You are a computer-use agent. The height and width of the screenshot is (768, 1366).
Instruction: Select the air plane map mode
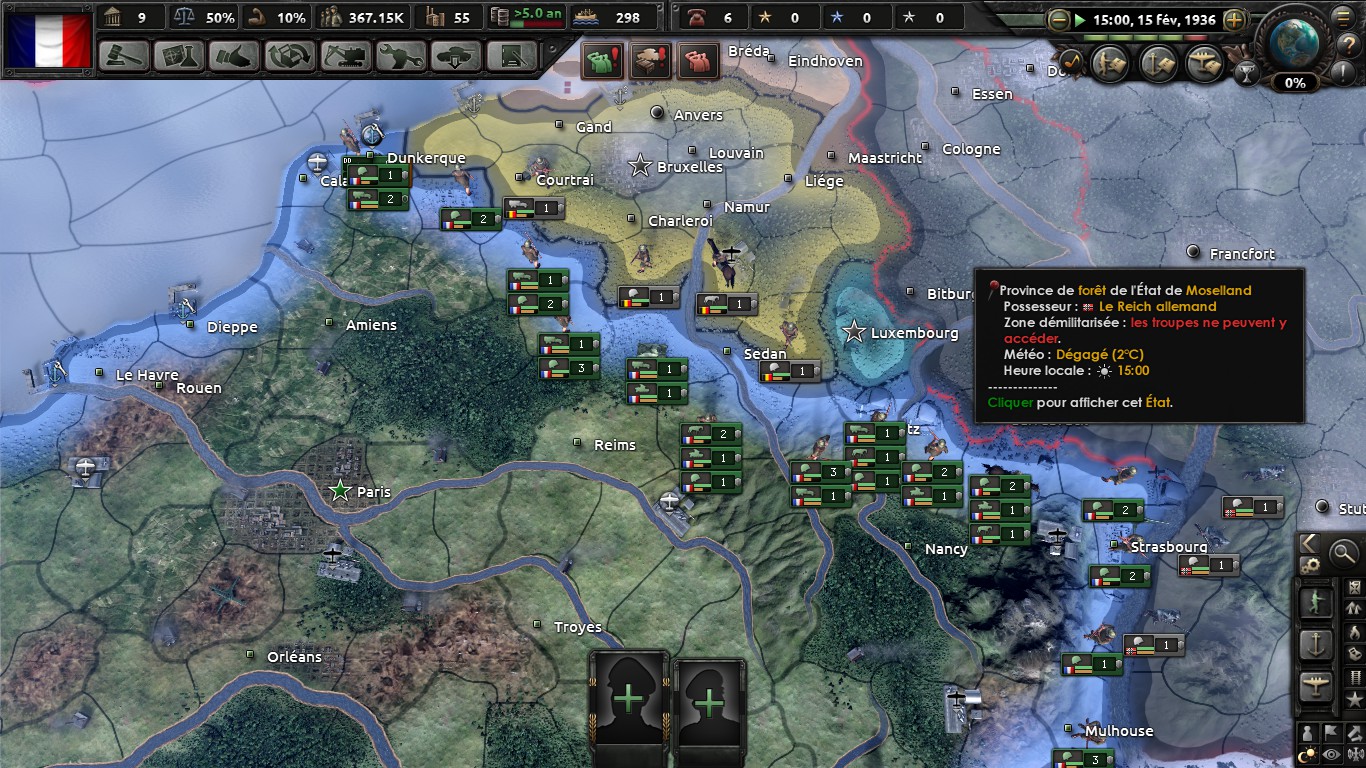(x=1315, y=687)
